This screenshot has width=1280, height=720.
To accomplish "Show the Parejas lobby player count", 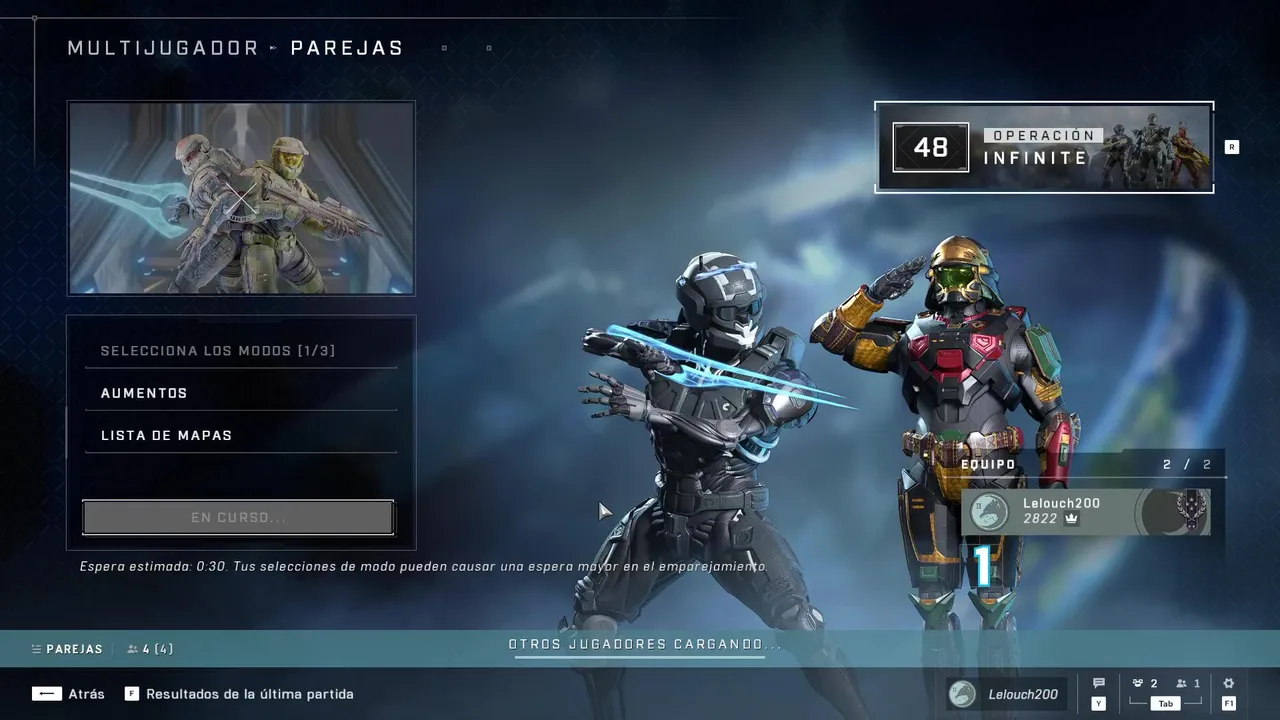I will point(150,649).
